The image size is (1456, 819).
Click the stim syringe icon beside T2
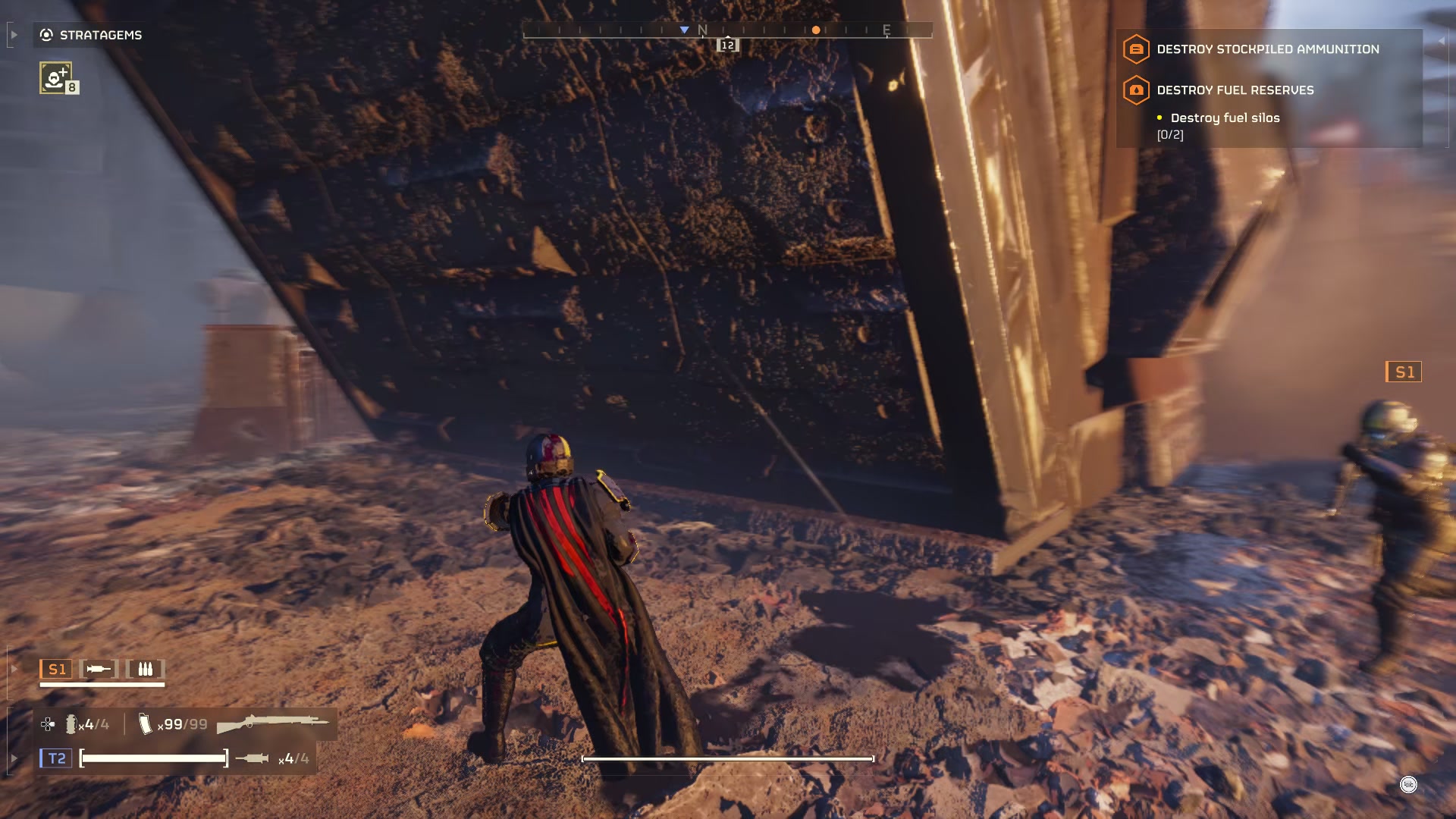click(252, 758)
